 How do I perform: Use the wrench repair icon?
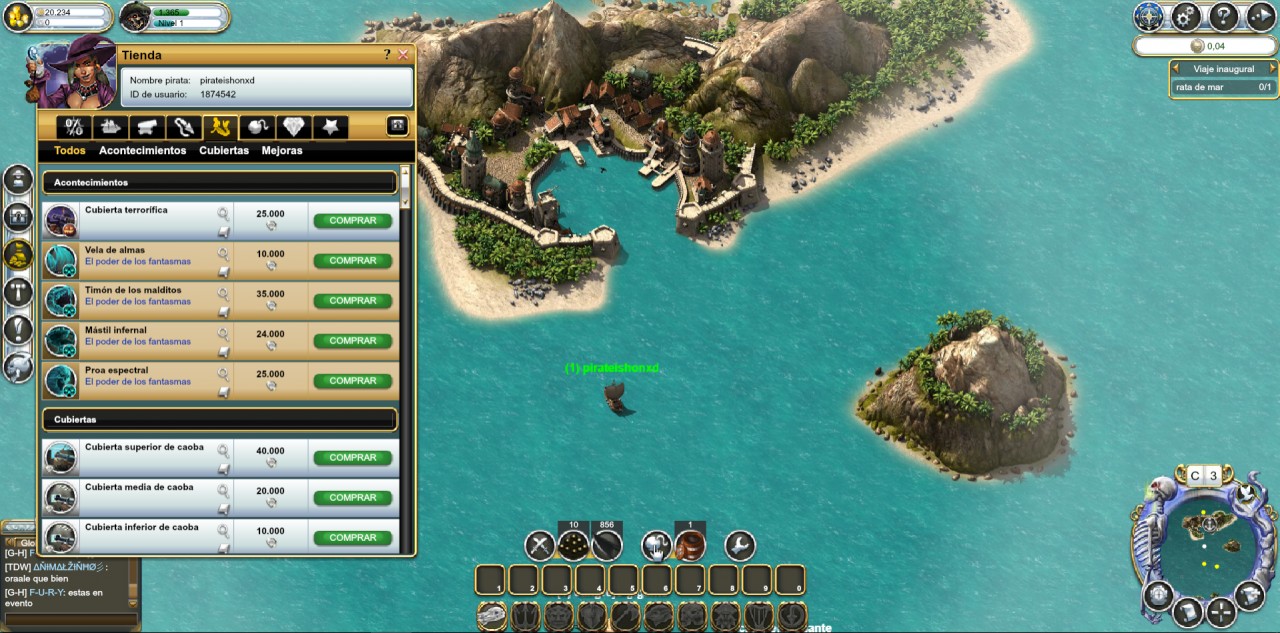(x=739, y=546)
